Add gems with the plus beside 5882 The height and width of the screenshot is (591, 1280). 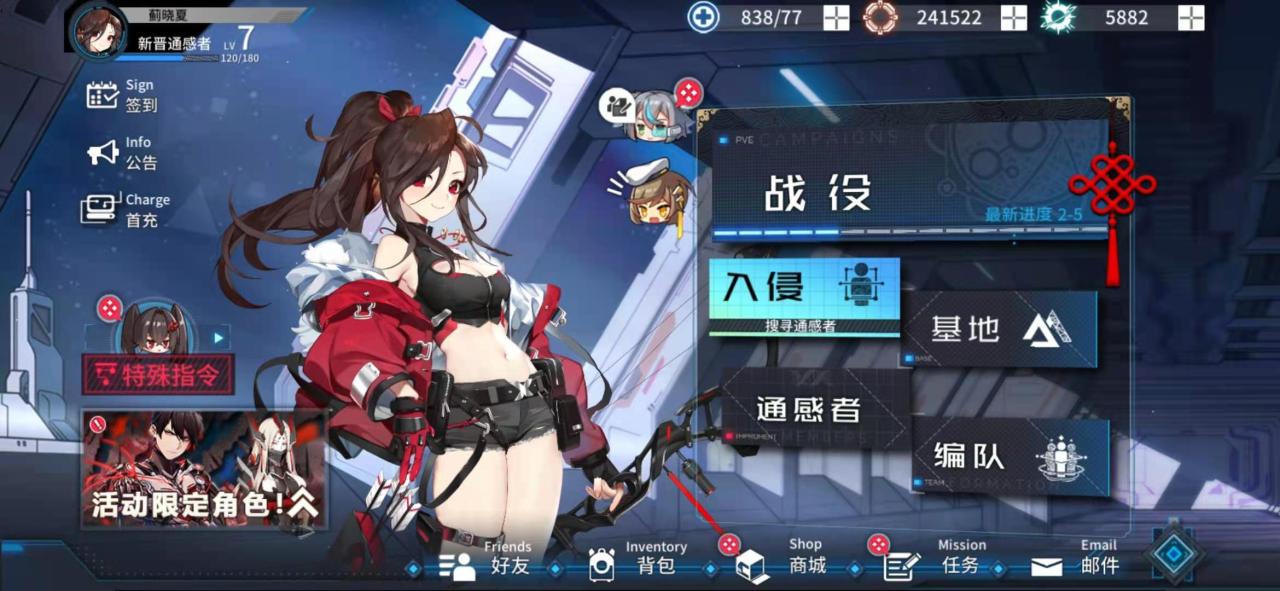click(1190, 18)
